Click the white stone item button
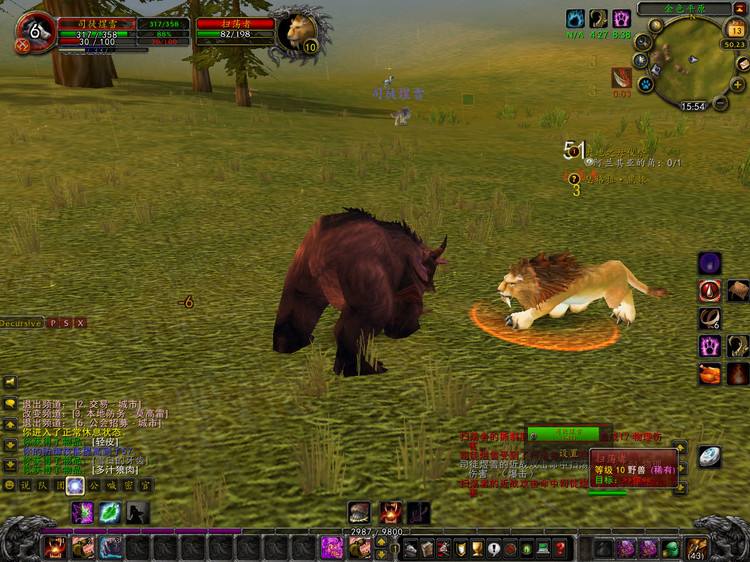This screenshot has height=562, width=750. pos(708,456)
